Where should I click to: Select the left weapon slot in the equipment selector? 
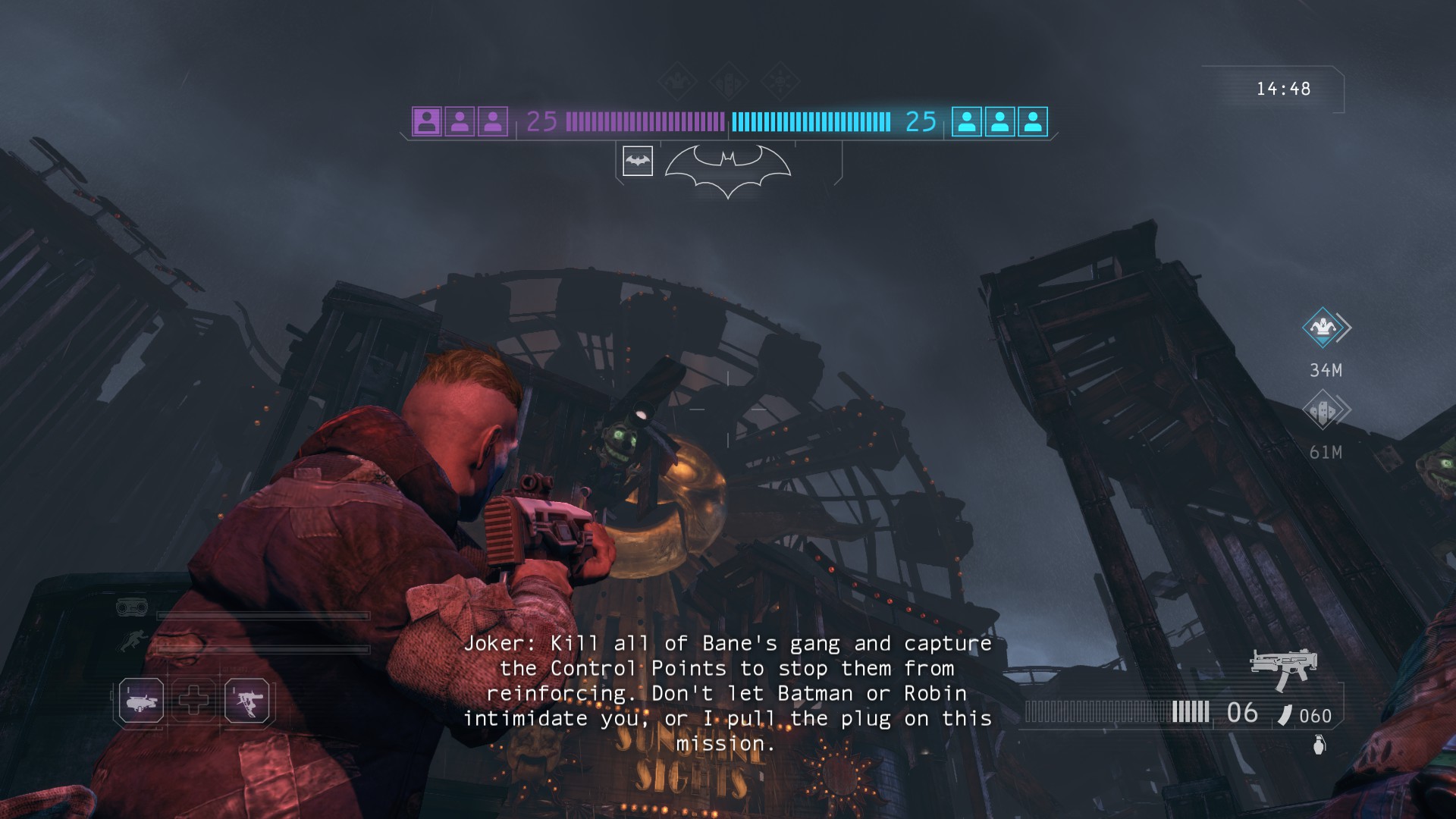tap(141, 699)
